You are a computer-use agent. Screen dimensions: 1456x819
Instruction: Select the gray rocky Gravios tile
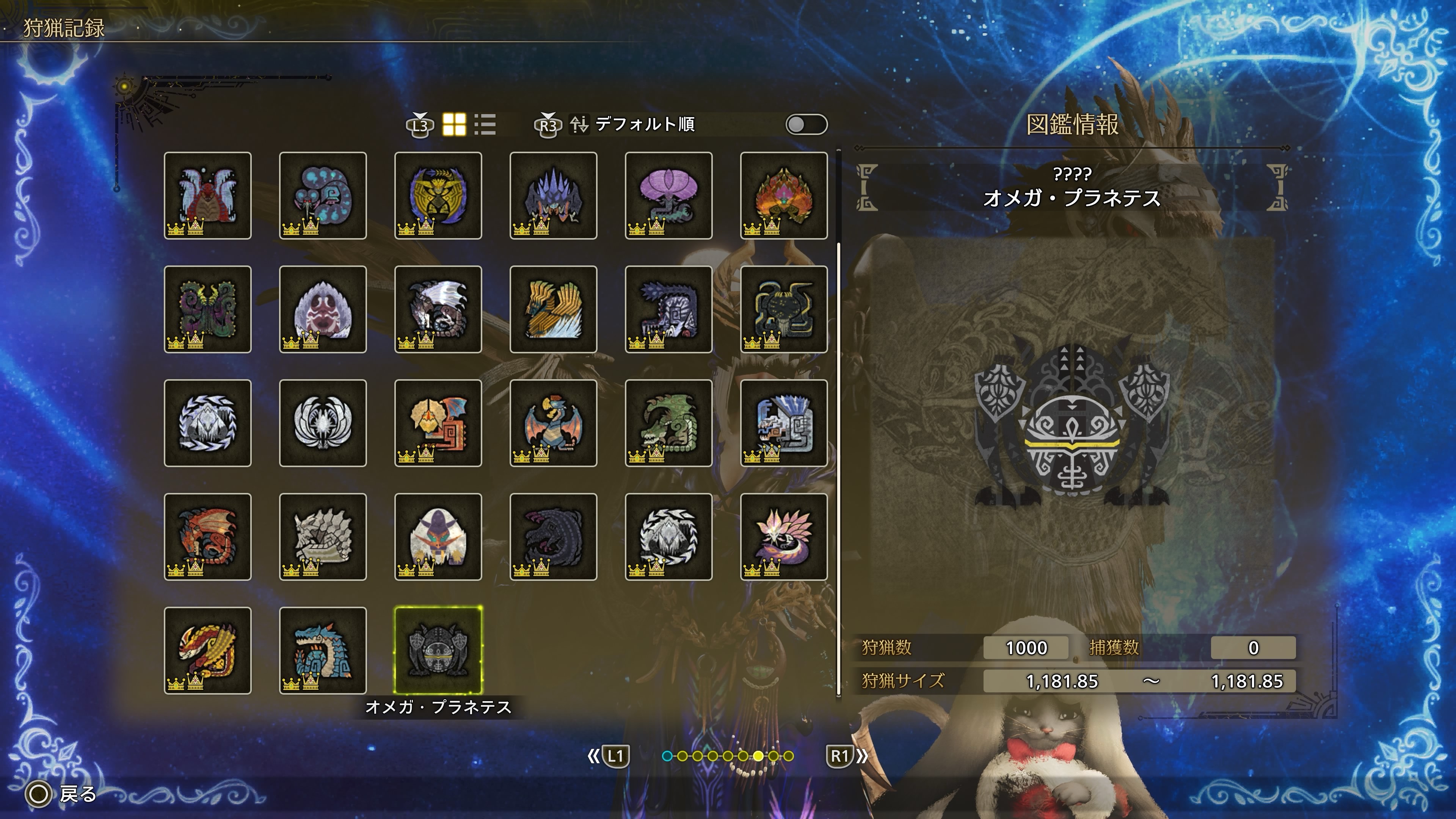click(323, 537)
